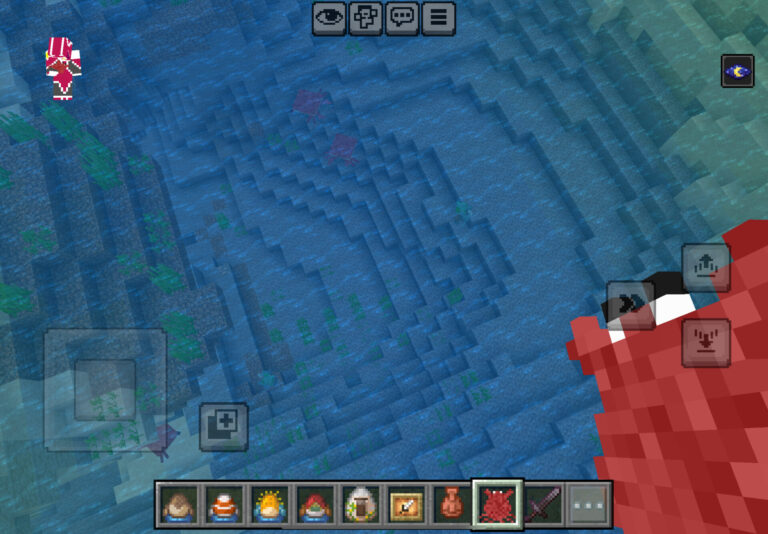Viewport: 768px width, 534px height.
Task: Tap the fly down arrow button
Action: tap(706, 342)
